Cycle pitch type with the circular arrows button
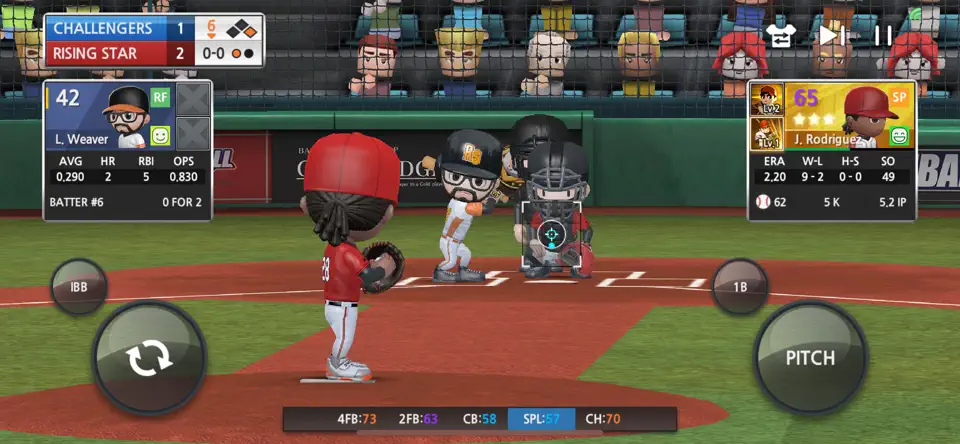Viewport: 960px width, 444px height. (x=149, y=358)
